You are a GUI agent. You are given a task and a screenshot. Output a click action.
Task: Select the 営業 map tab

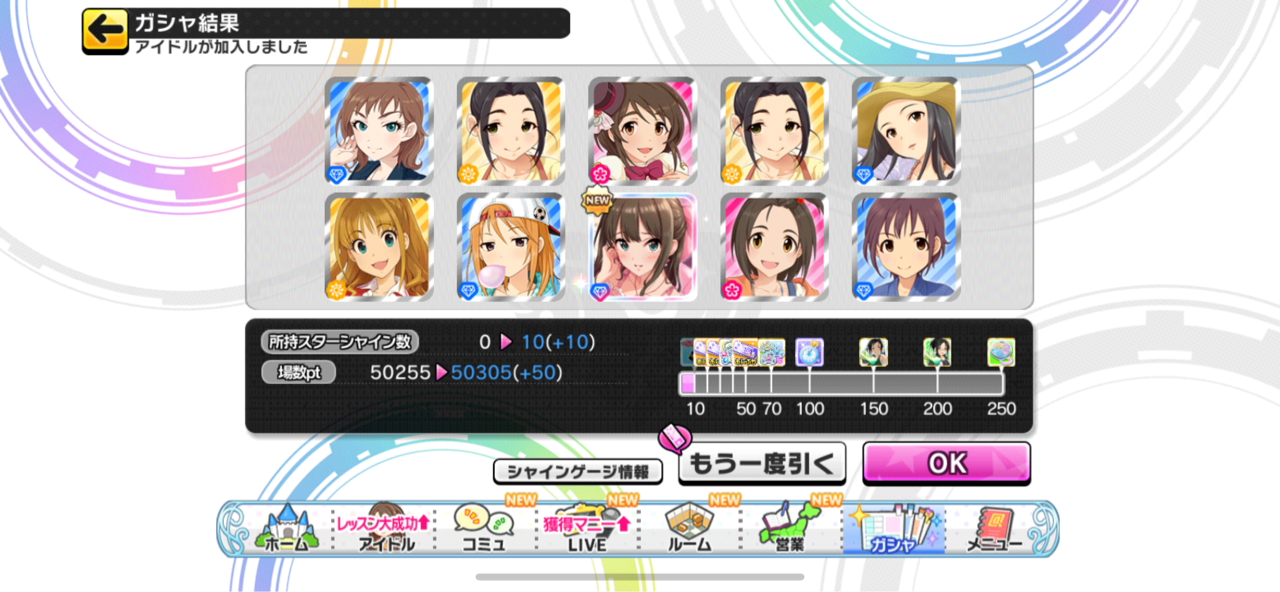[790, 529]
